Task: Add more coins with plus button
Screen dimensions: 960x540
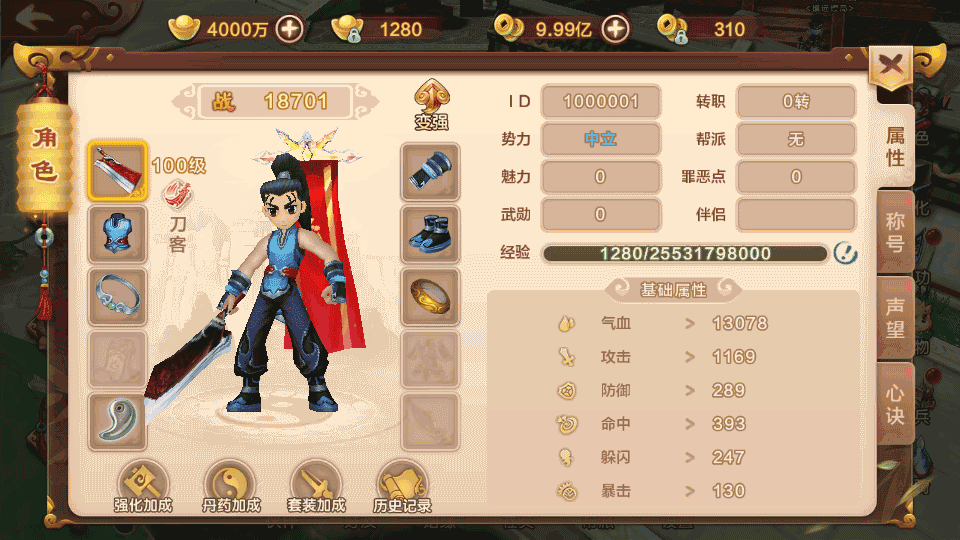Action: 615,28
